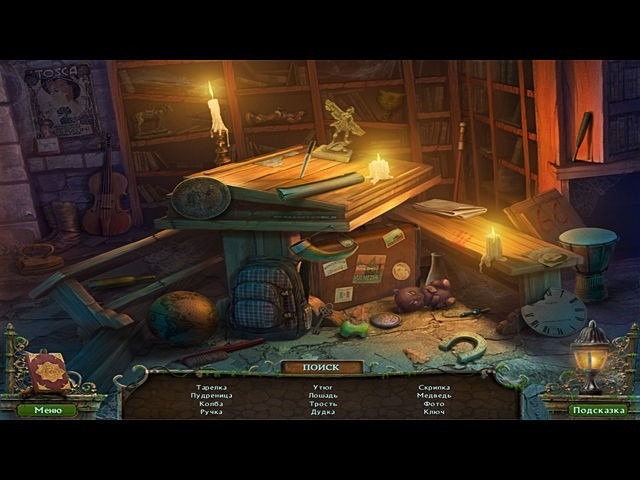Select Медведь in the search list
Image resolution: width=640 pixels, height=480 pixels.
click(434, 395)
